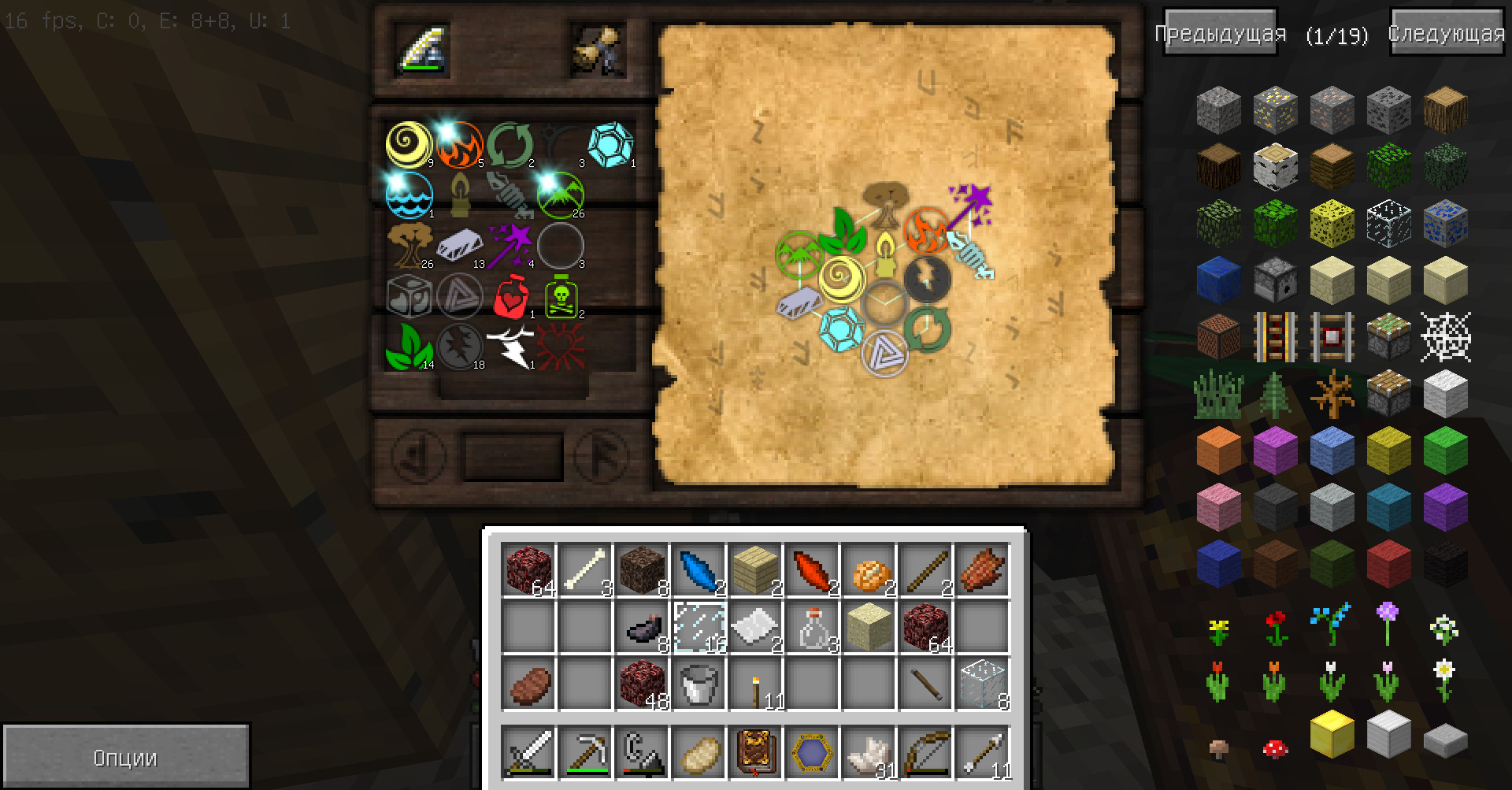Go to the Предыдущая item page
The image size is (1512, 790).
point(1220,33)
